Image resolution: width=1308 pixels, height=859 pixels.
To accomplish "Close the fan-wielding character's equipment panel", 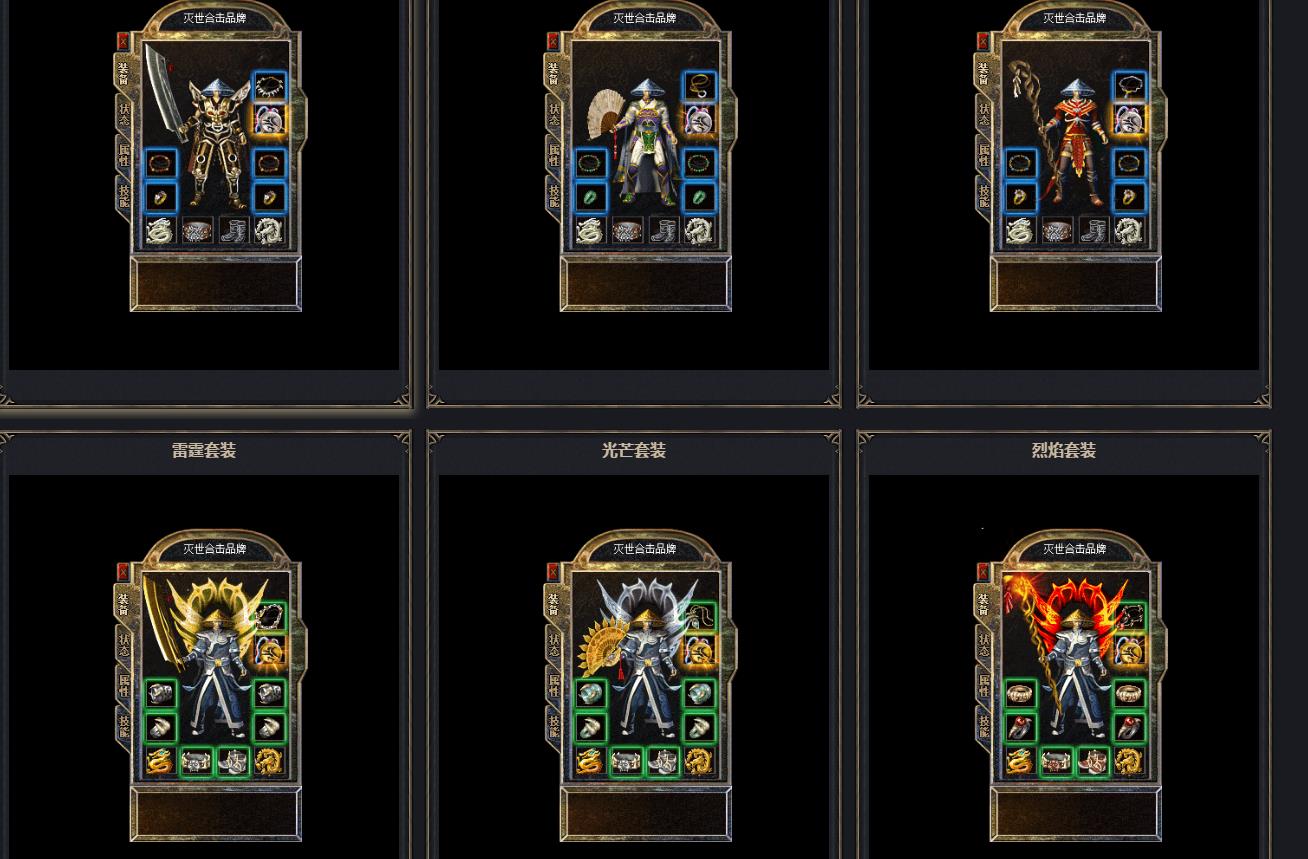I will coord(553,41).
